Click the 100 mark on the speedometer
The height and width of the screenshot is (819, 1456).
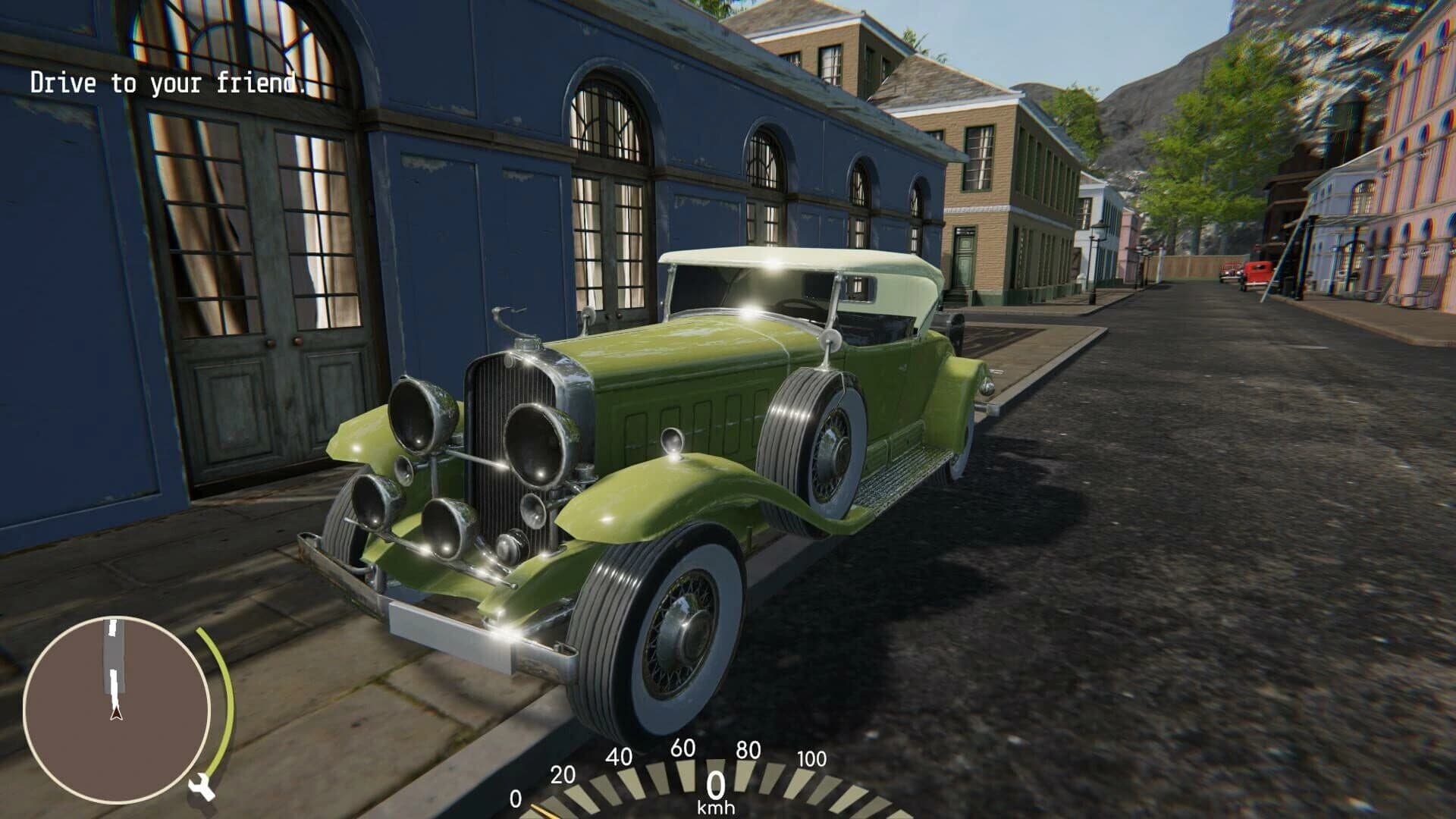click(x=810, y=758)
